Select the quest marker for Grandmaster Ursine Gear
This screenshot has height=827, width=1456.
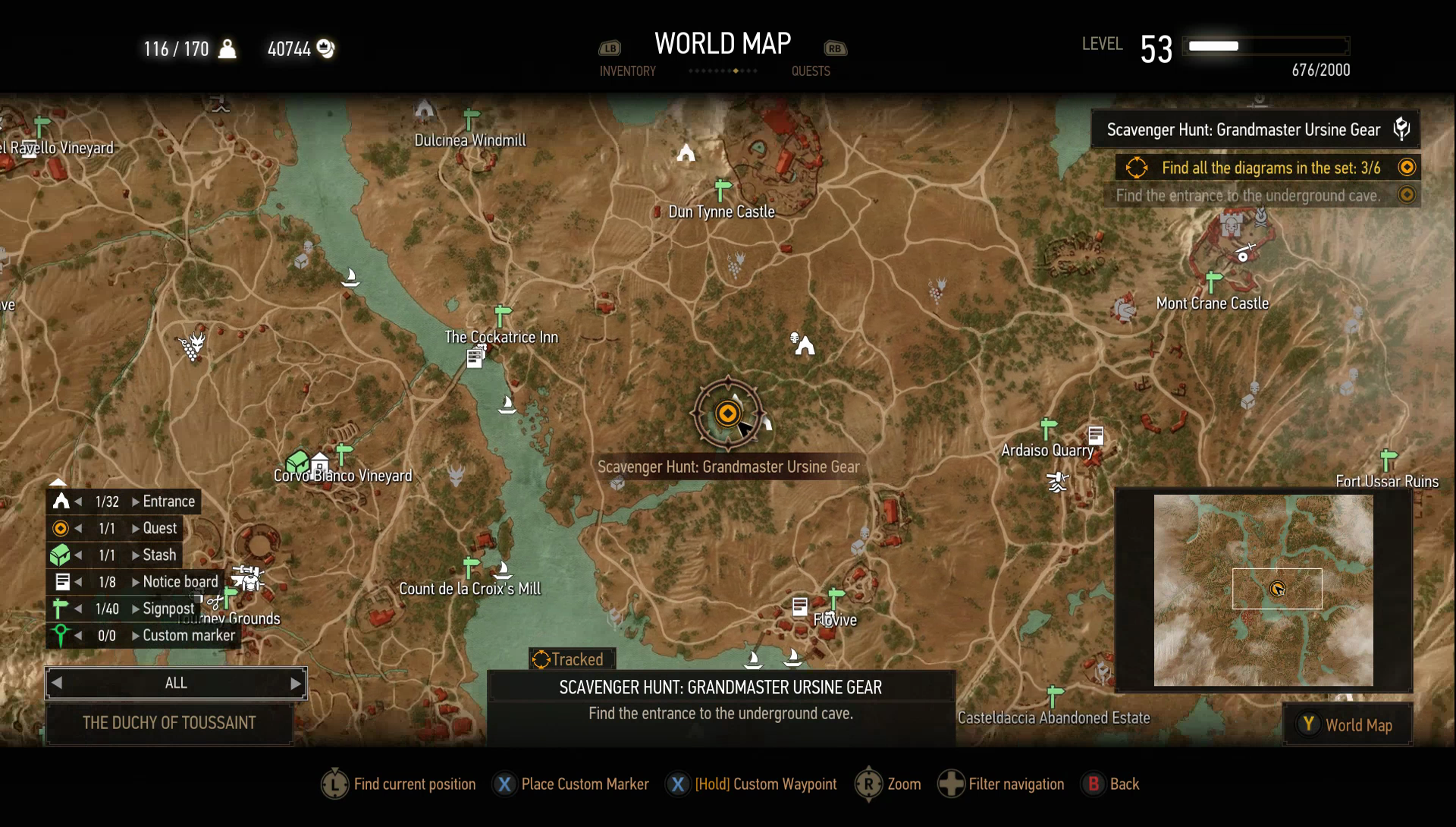[x=727, y=413]
